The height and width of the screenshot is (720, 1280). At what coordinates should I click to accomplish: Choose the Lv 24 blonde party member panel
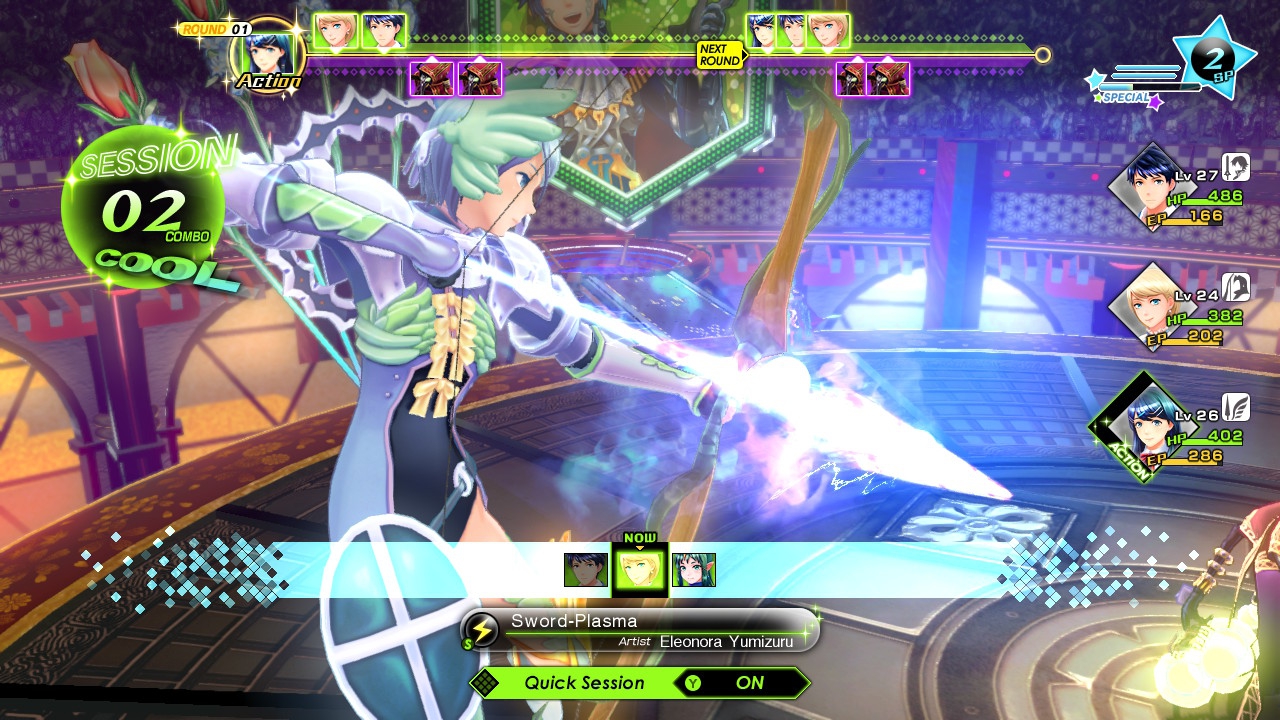(x=1180, y=308)
